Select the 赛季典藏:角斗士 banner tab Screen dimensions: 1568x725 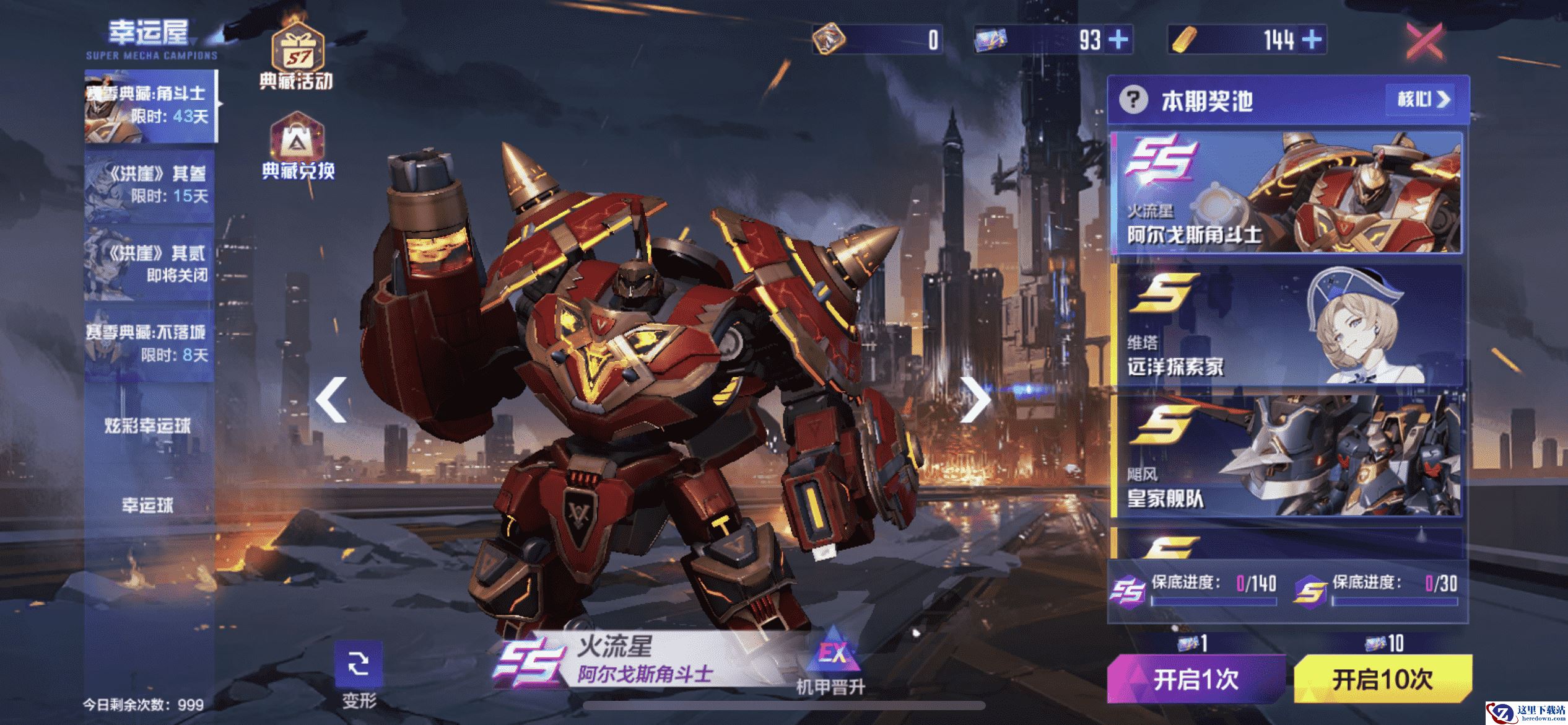pos(150,105)
